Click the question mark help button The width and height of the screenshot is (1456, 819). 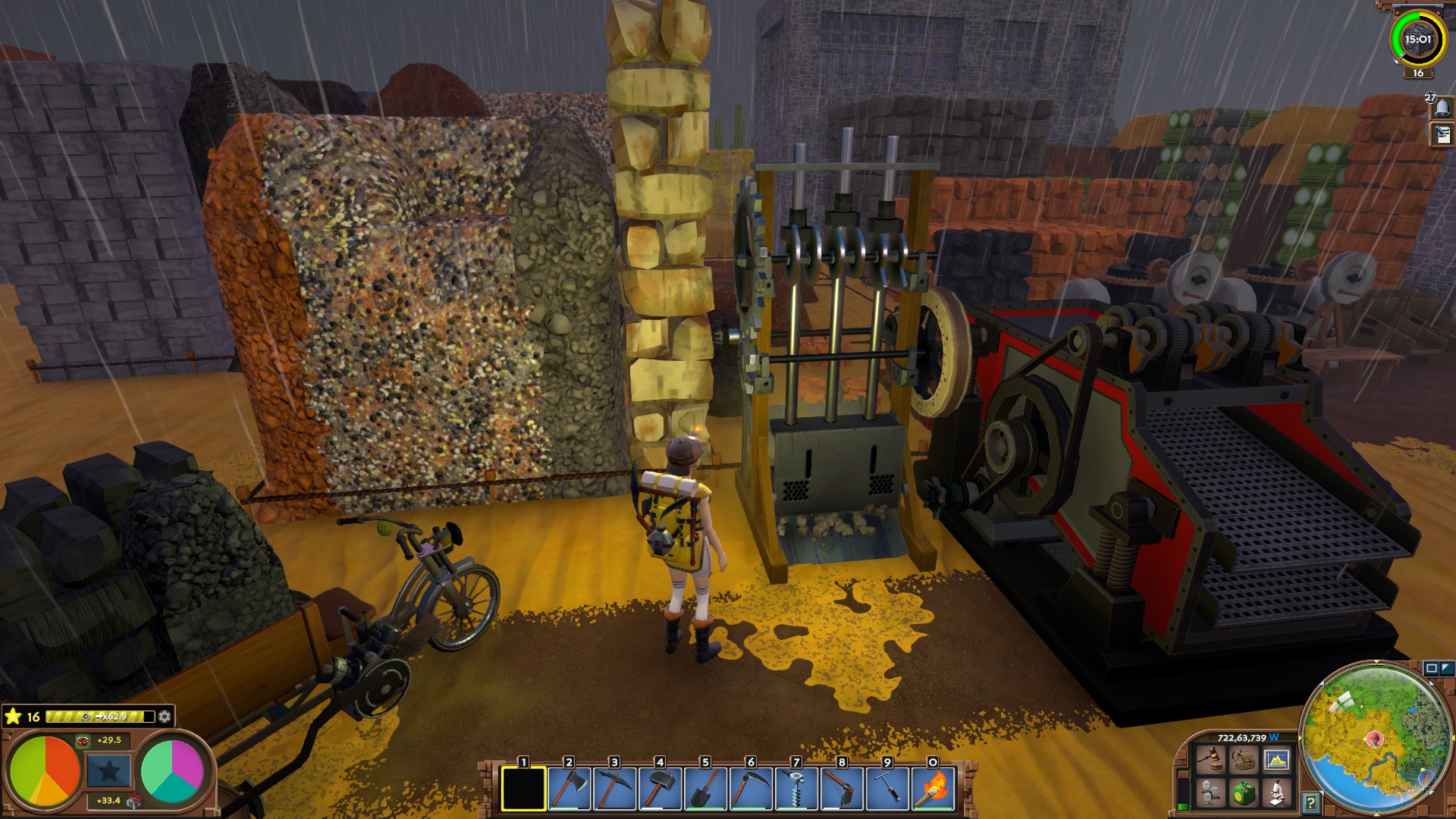tap(1310, 802)
